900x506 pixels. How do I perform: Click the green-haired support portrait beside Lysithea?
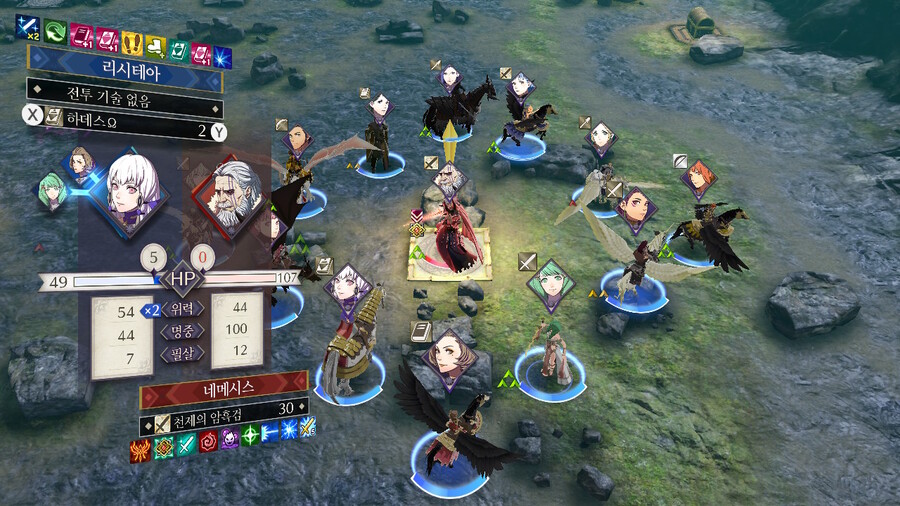pyautogui.click(x=52, y=188)
